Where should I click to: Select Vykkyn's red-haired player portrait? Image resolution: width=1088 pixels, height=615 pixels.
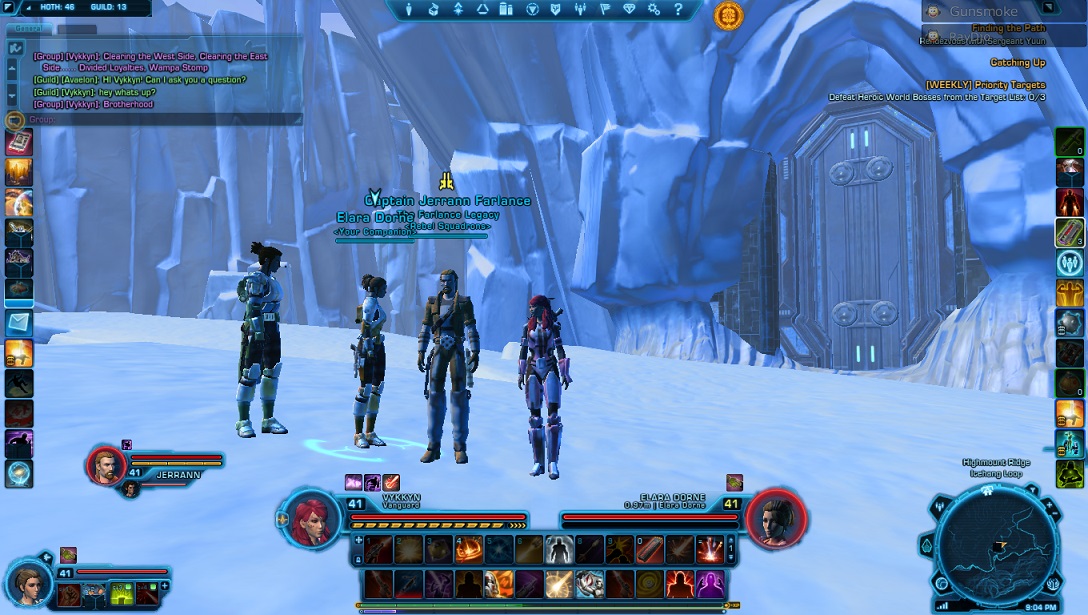click(313, 519)
